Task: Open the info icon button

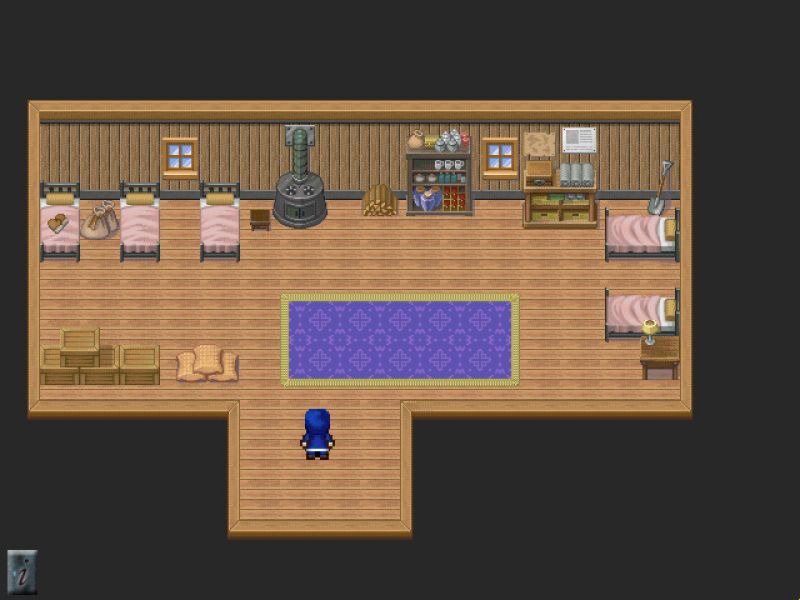Action: 22,572
